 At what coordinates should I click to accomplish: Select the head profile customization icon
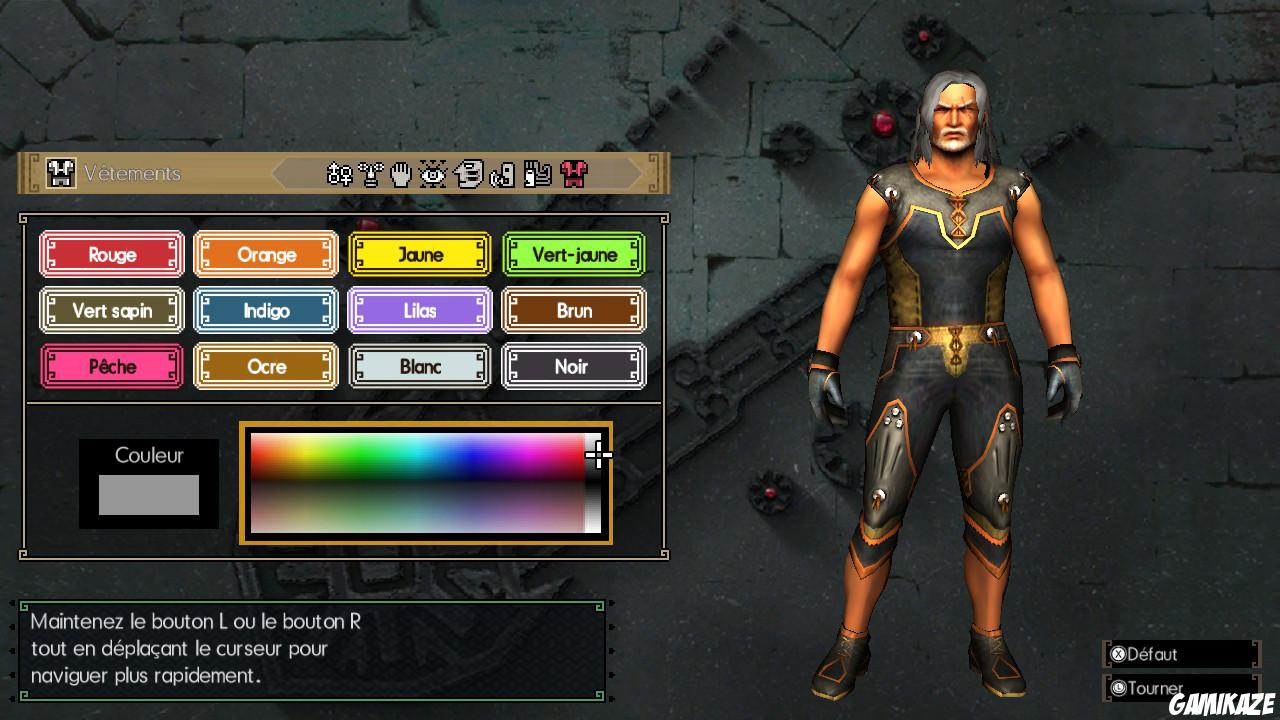coord(467,175)
